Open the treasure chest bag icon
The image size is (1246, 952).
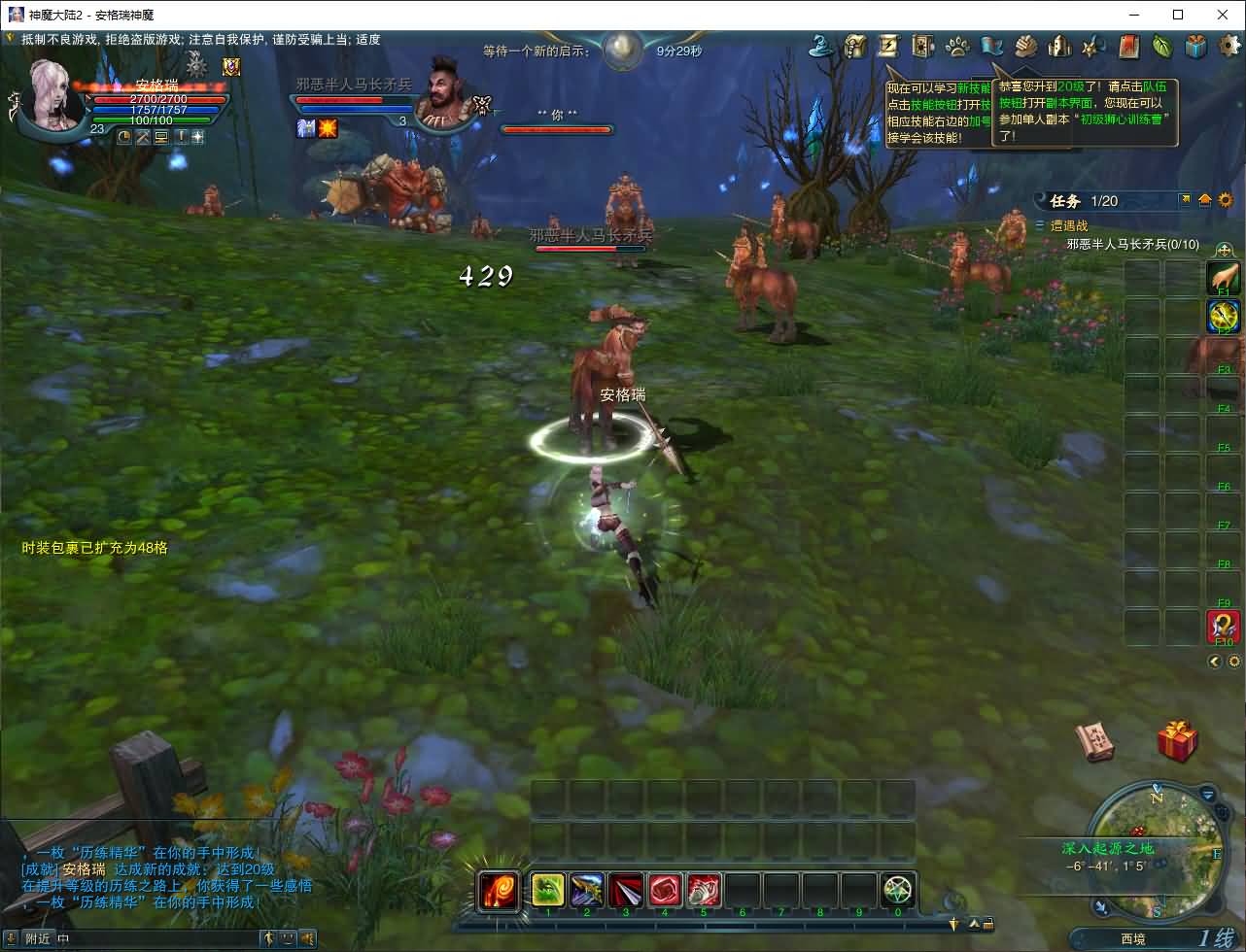tap(855, 46)
